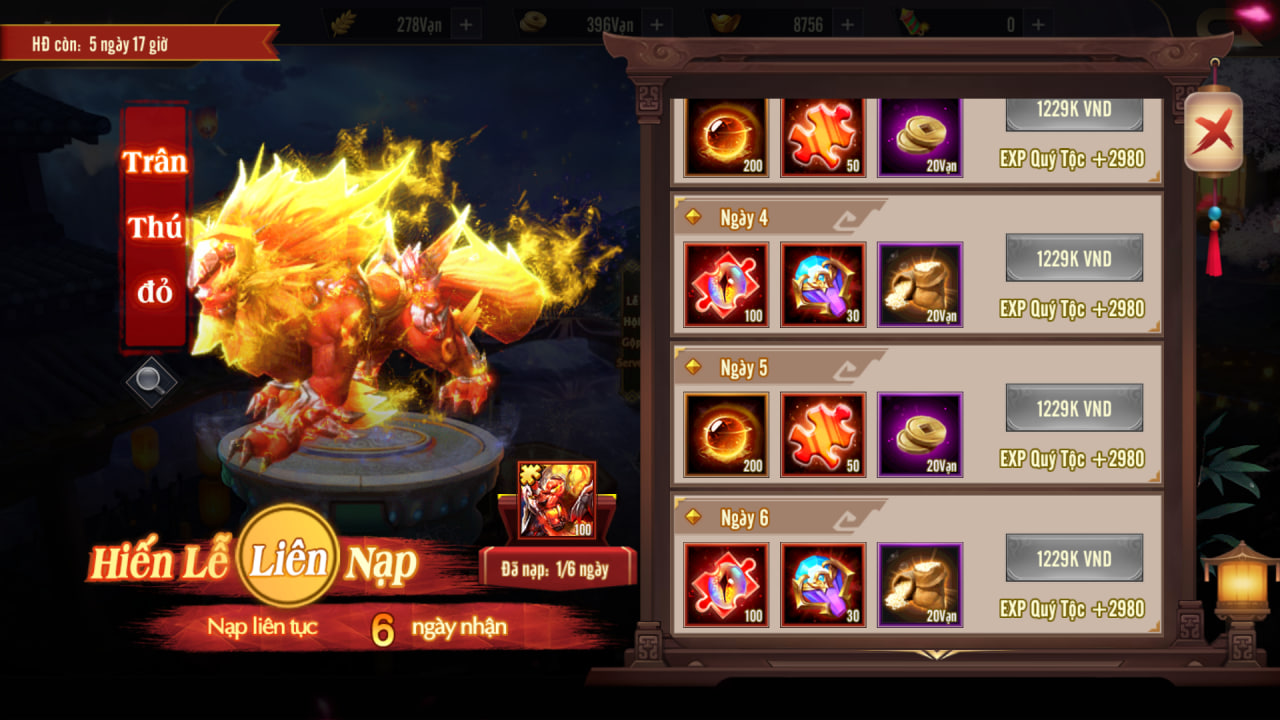Buy the Ngày 4 pack for 1229K VND
This screenshot has width=1280, height=720.
point(1074,258)
